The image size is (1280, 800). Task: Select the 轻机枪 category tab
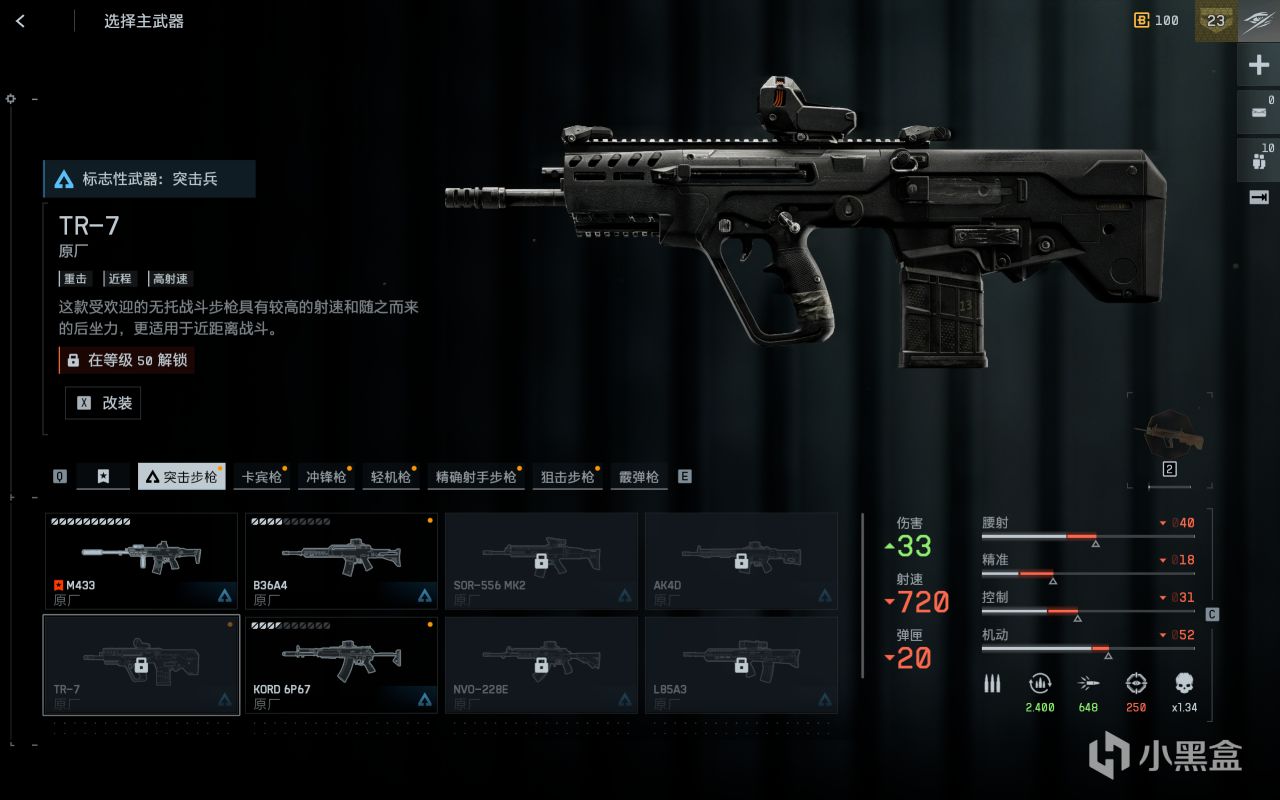(x=391, y=477)
